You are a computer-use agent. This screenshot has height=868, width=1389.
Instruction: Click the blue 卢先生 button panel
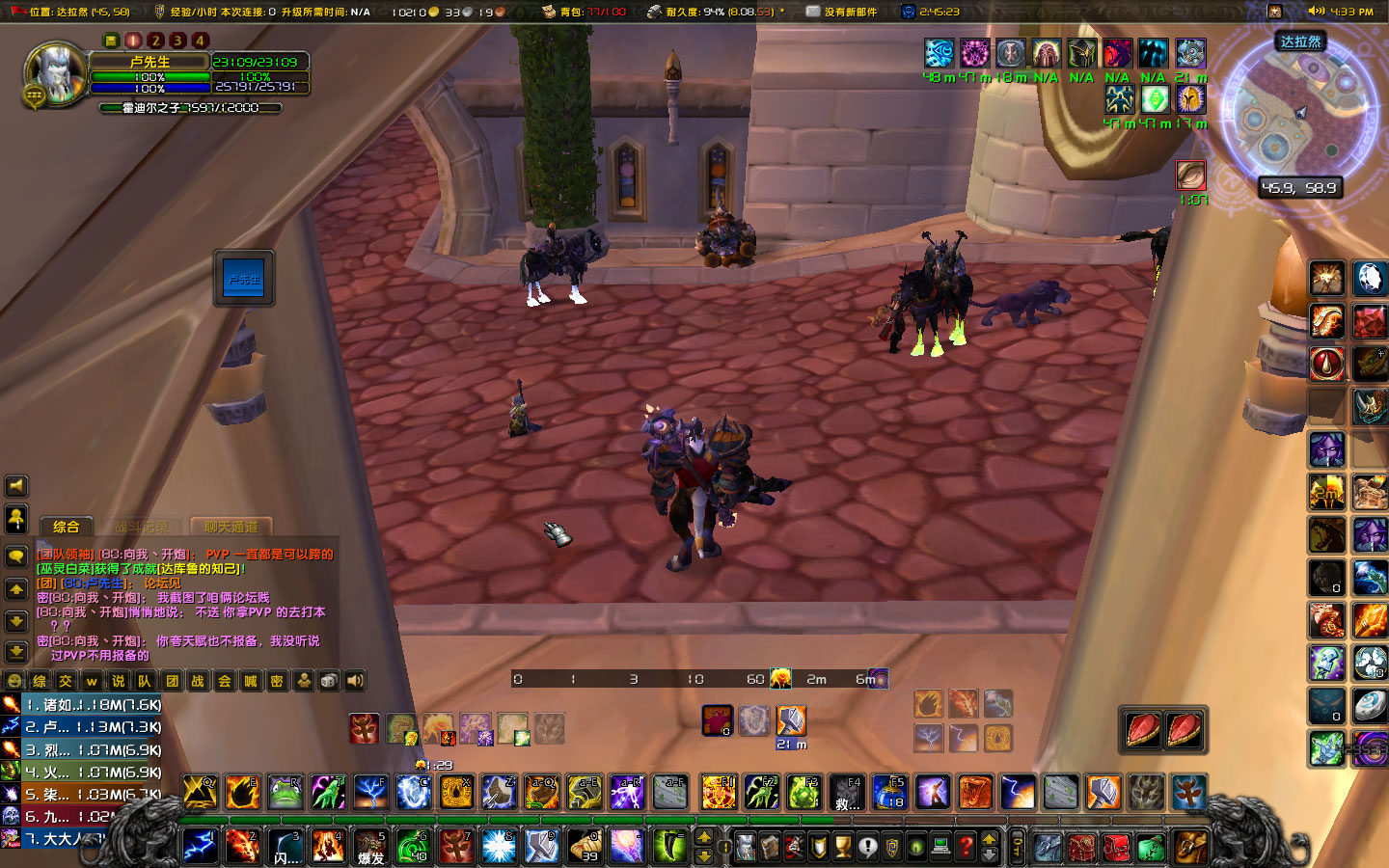(244, 278)
